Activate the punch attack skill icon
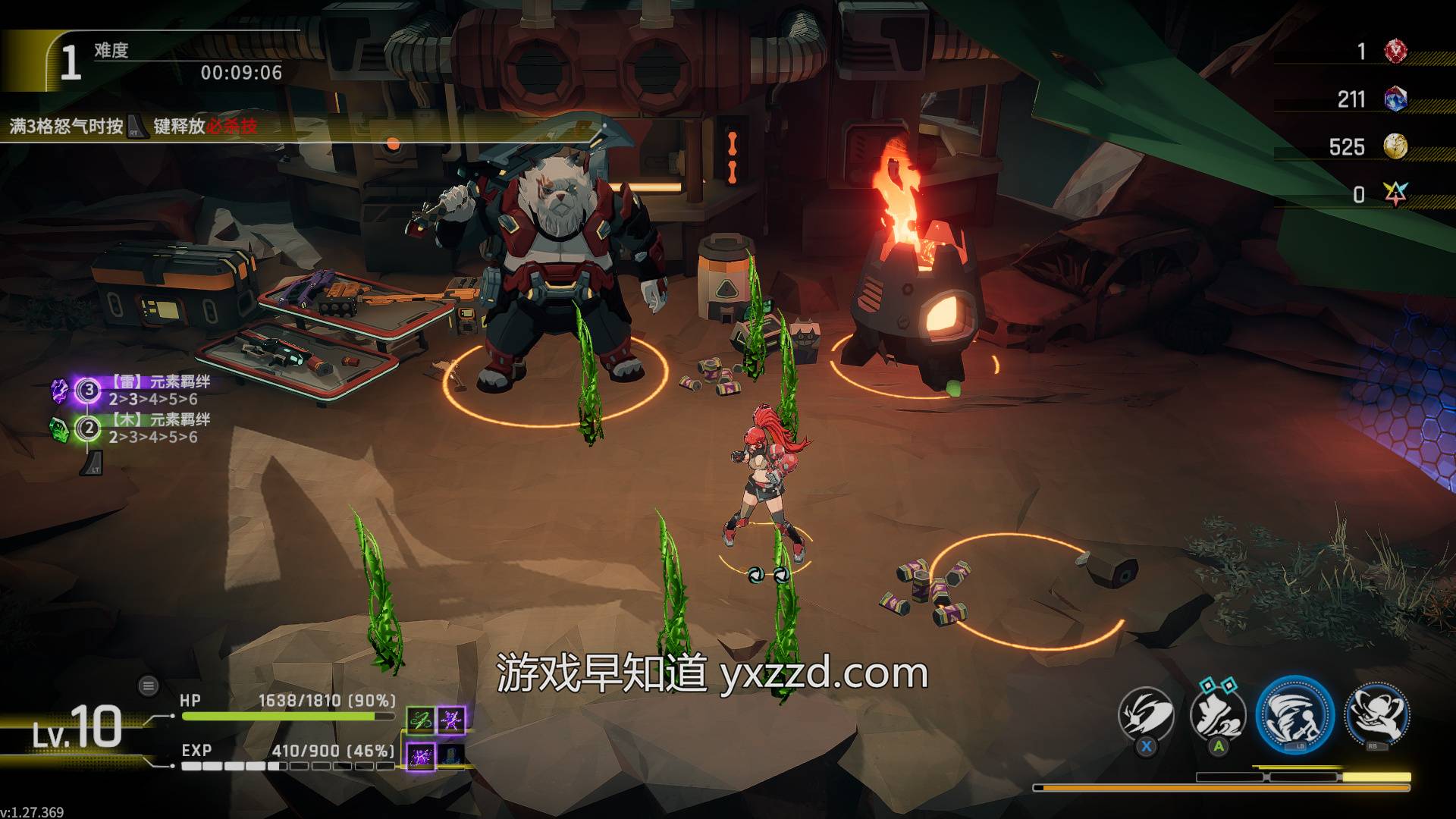Screen dimensions: 1456x819 (1147, 715)
